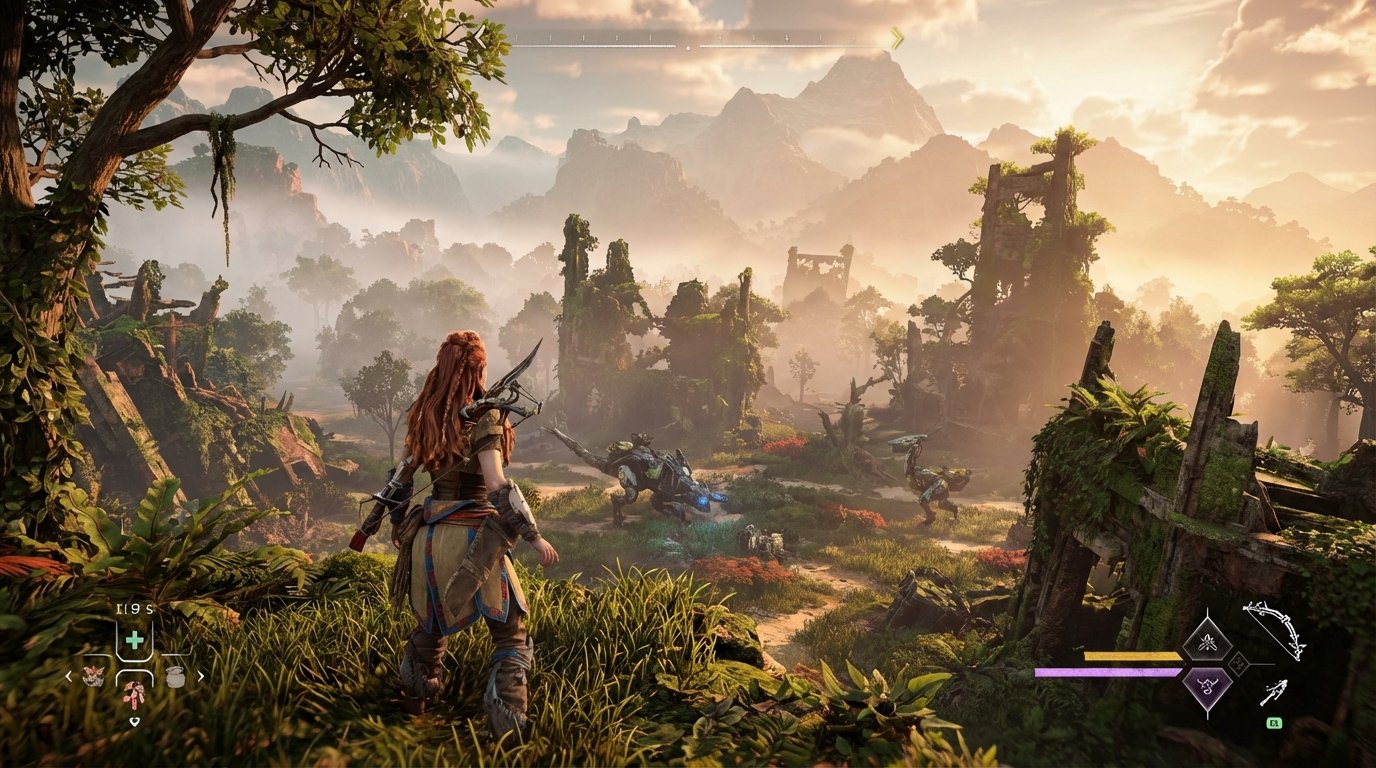
Task: Click the purple valor surge diamond icon
Action: [x=1207, y=688]
